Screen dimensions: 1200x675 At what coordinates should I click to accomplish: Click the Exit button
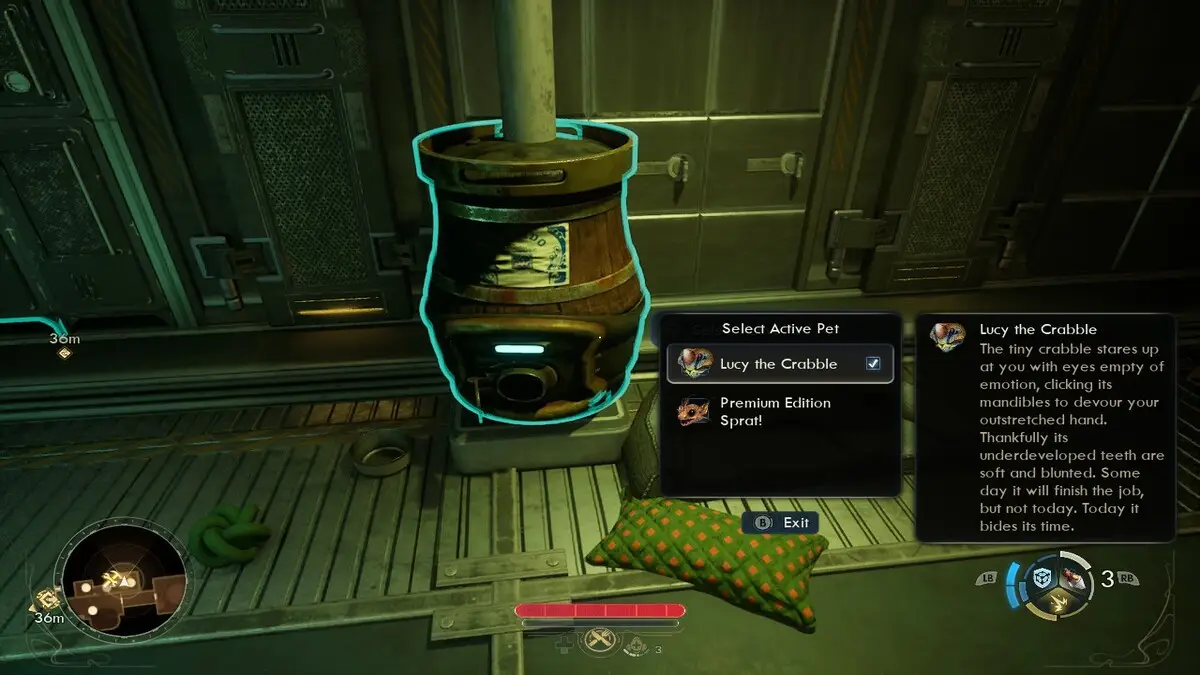click(x=781, y=522)
